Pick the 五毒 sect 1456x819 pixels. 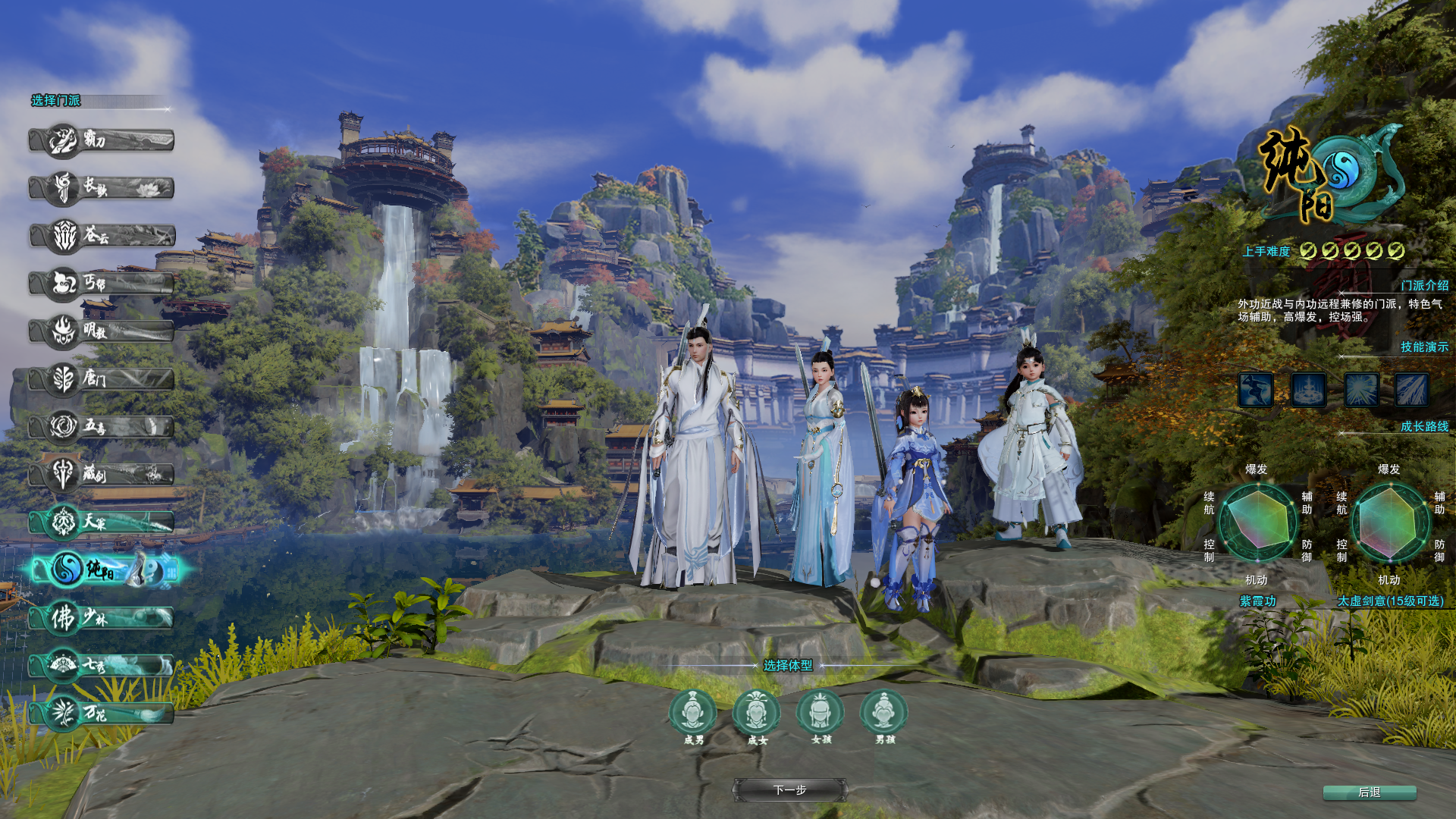[102, 426]
